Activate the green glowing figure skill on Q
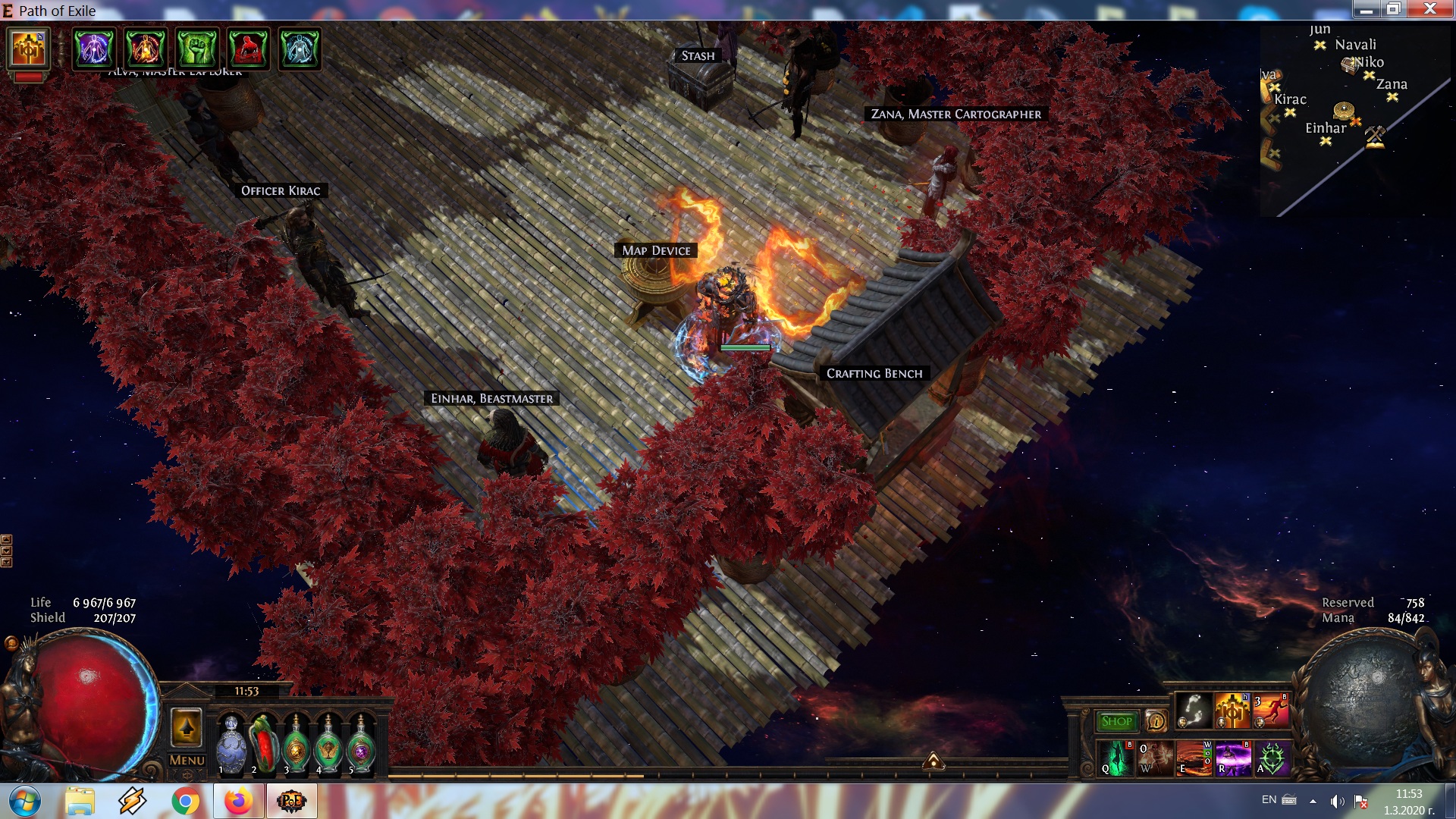This screenshot has width=1456, height=819. [1116, 758]
